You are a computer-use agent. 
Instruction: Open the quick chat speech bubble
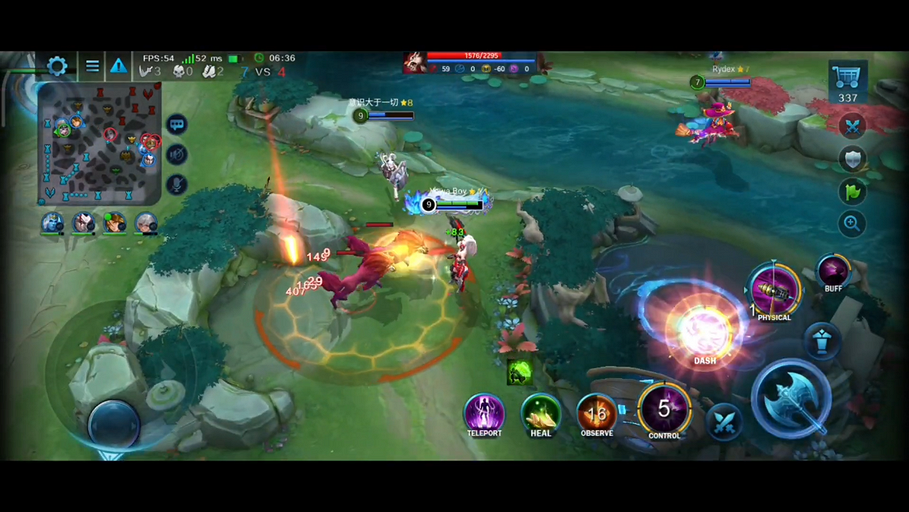pos(177,125)
